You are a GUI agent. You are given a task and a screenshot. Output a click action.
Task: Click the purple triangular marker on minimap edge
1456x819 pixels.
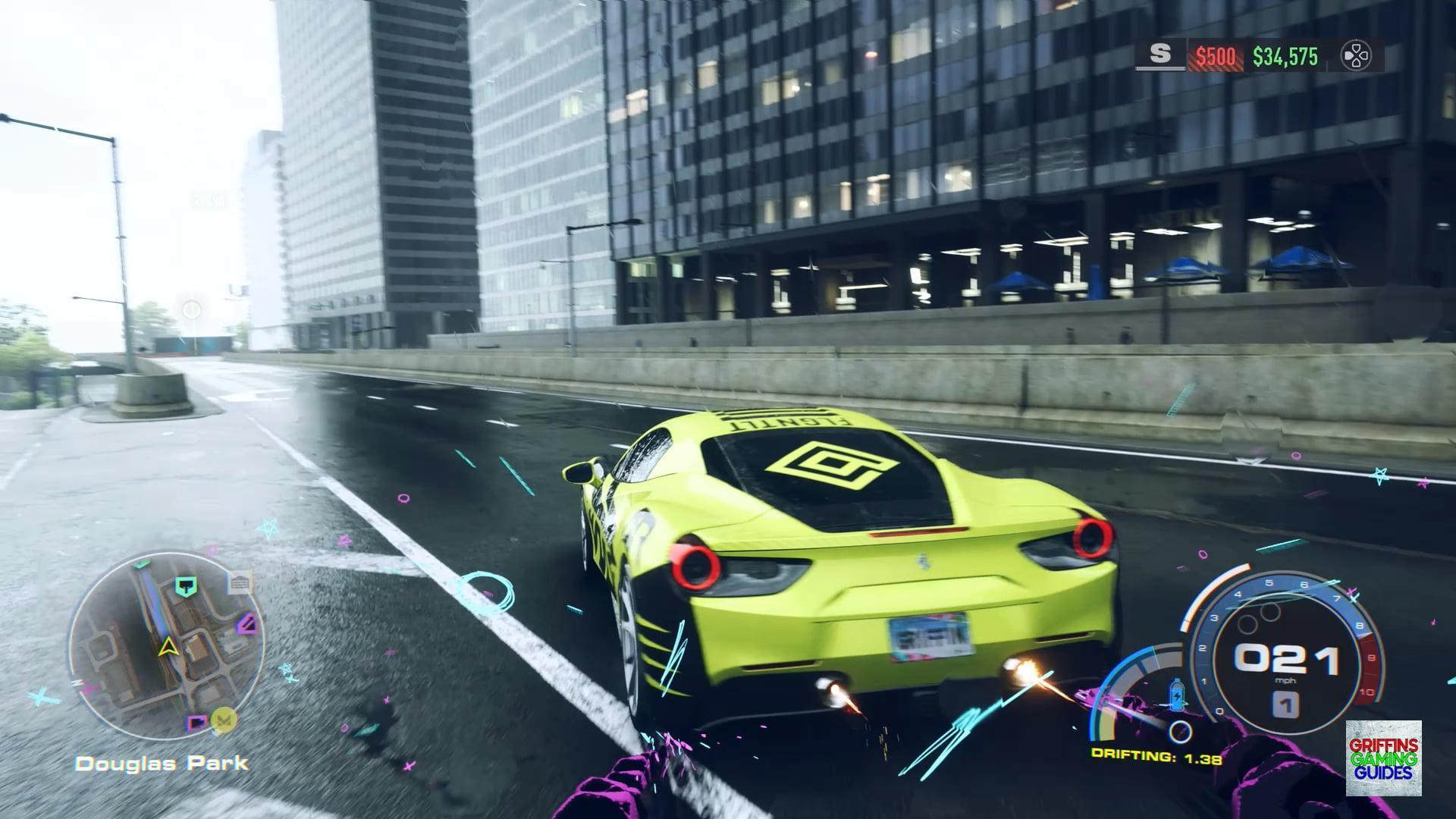(x=246, y=624)
